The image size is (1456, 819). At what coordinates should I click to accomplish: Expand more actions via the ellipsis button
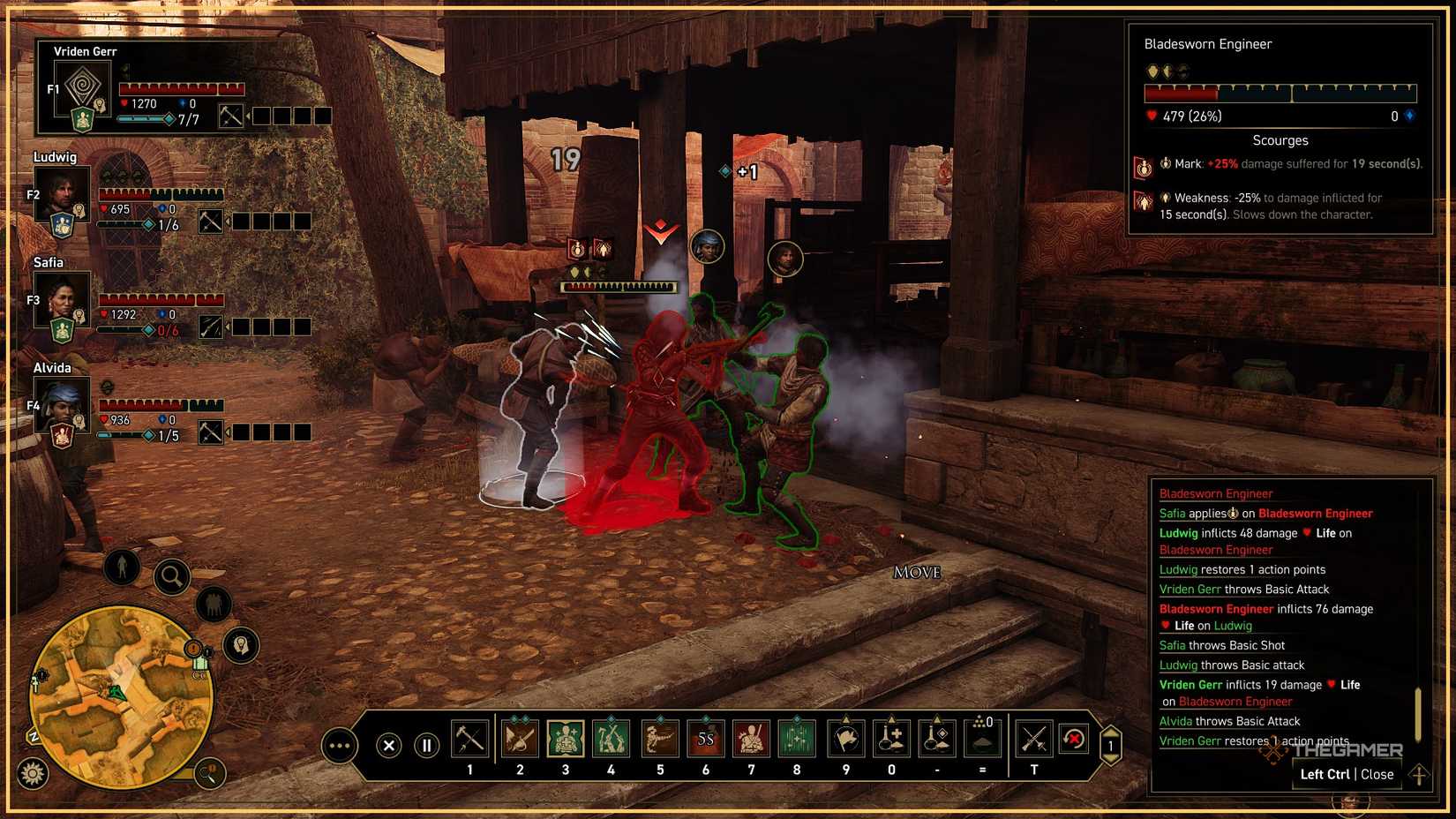pyautogui.click(x=339, y=744)
